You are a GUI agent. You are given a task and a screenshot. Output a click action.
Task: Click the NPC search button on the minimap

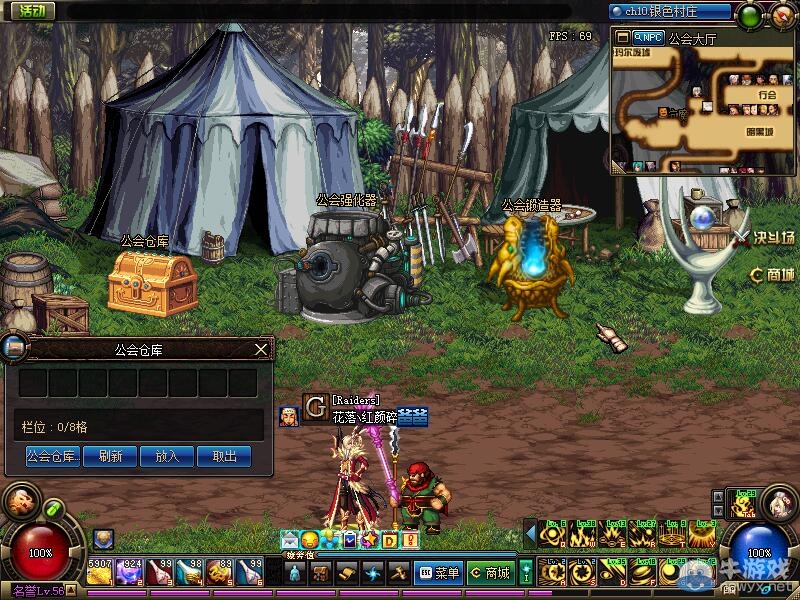coord(647,38)
